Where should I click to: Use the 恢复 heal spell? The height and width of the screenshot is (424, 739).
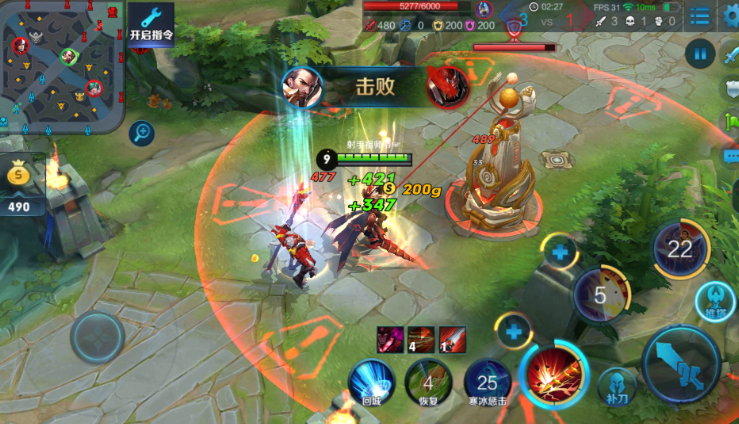428,382
